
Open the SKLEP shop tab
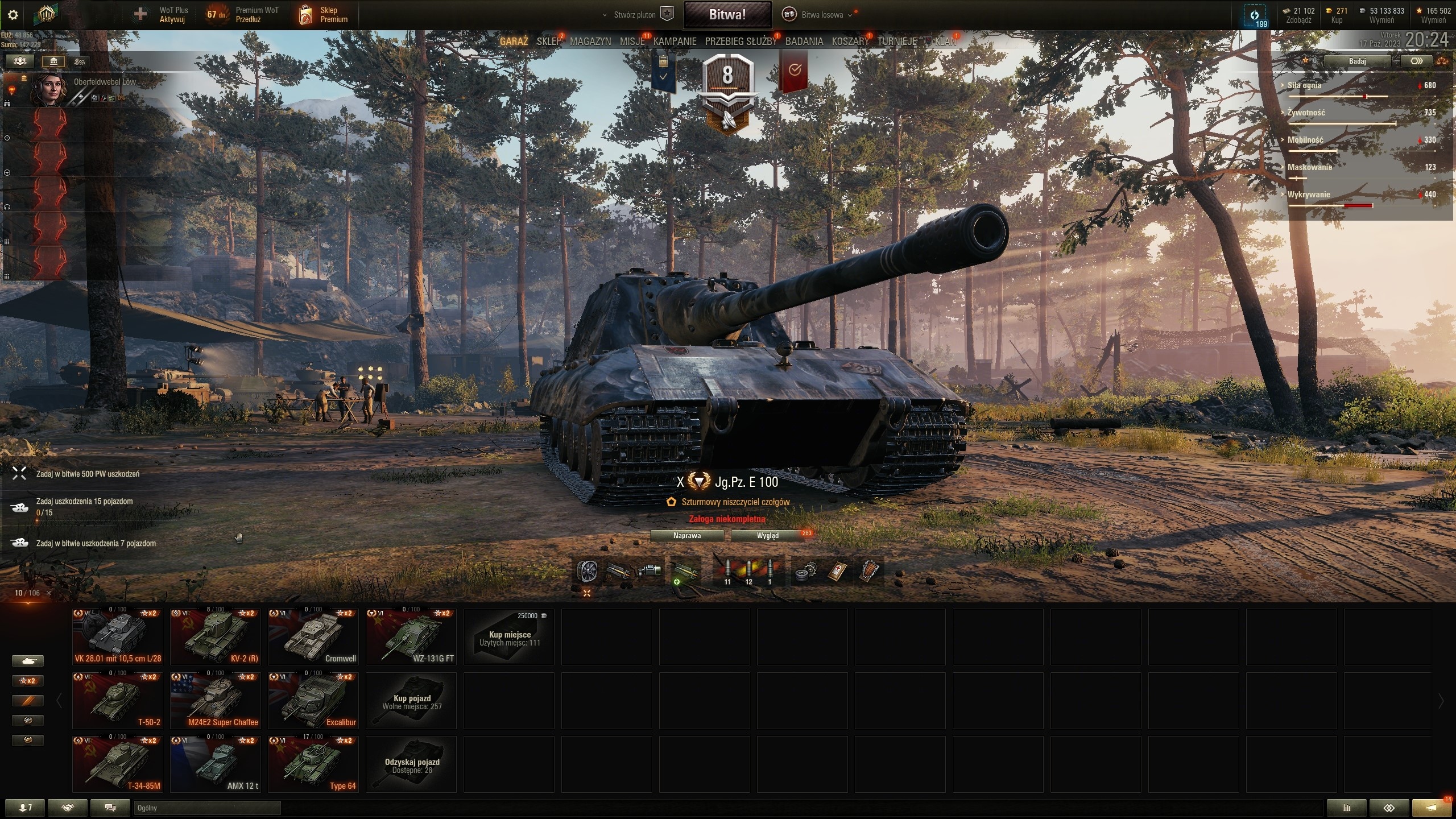(x=548, y=42)
